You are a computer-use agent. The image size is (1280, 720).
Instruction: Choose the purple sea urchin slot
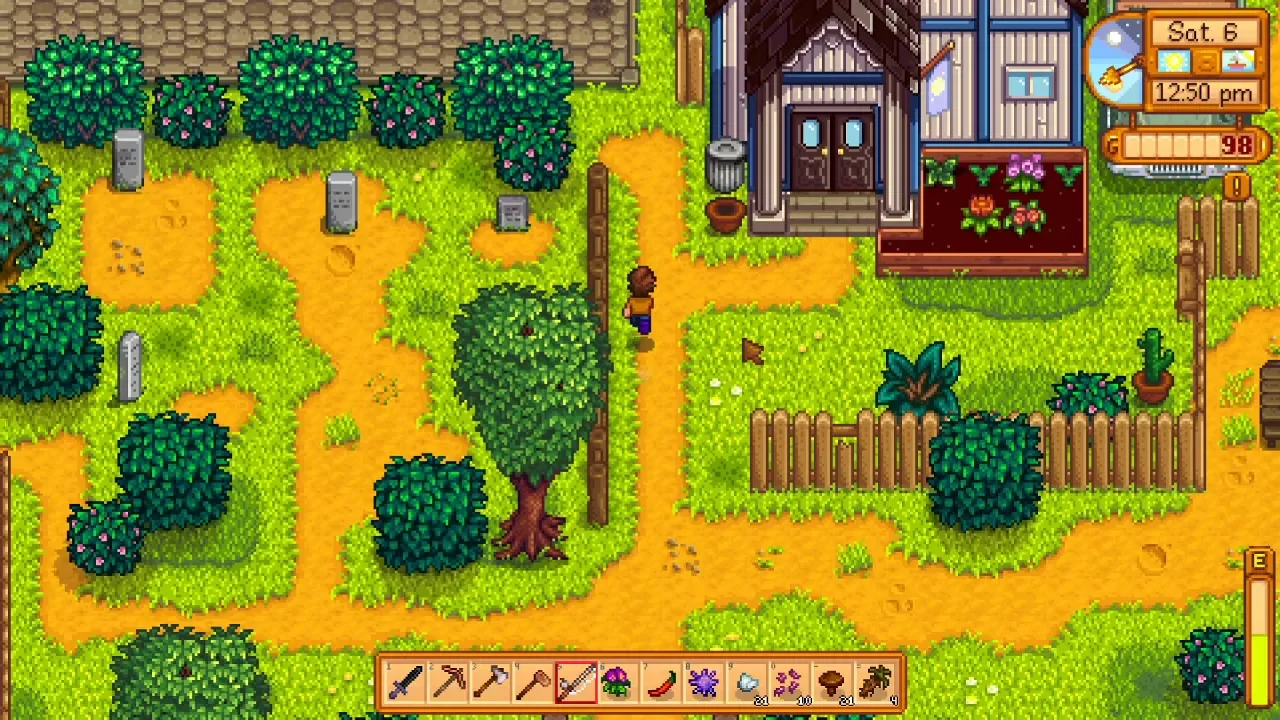[704, 684]
